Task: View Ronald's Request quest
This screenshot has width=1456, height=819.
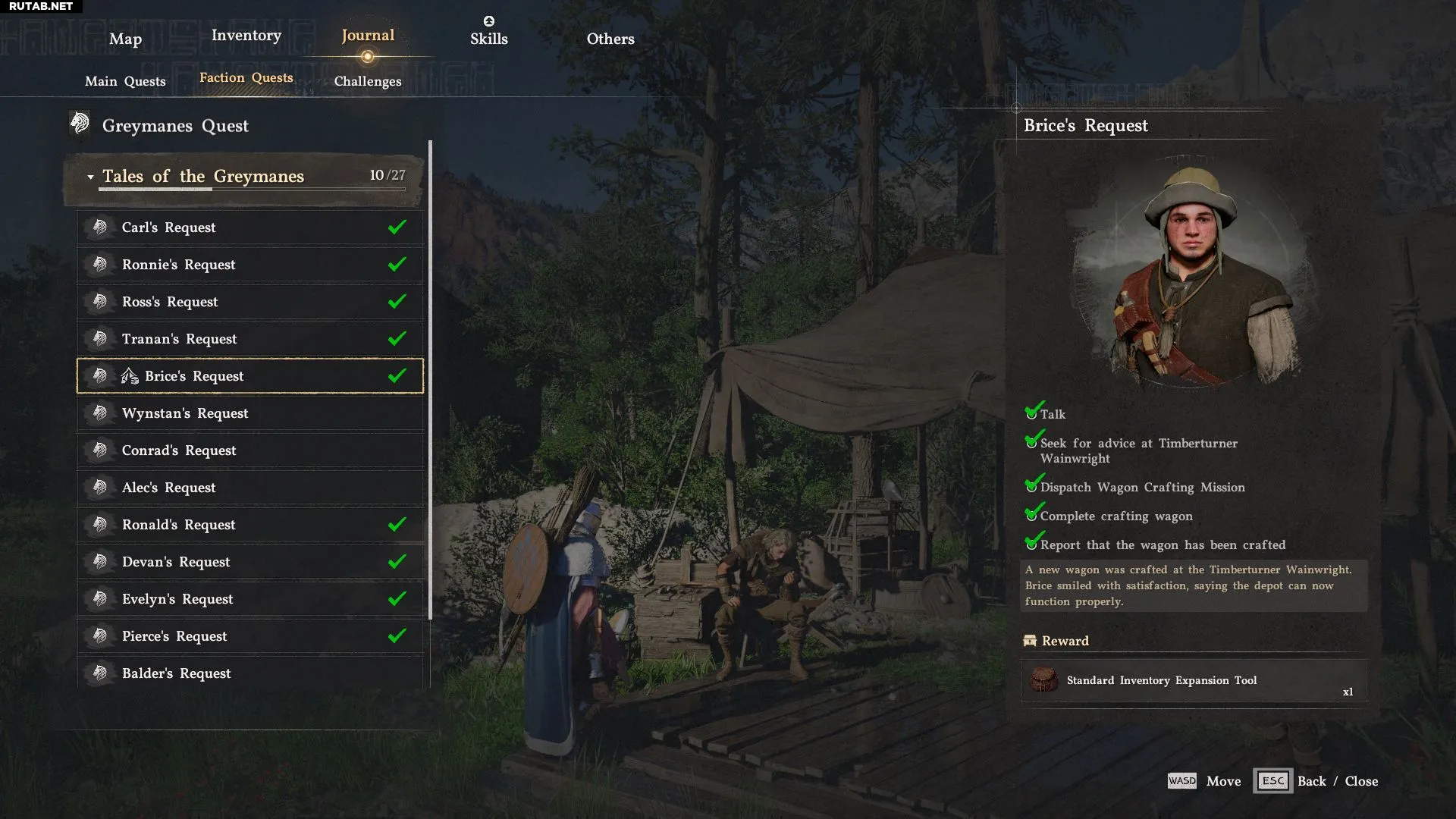Action: point(249,525)
